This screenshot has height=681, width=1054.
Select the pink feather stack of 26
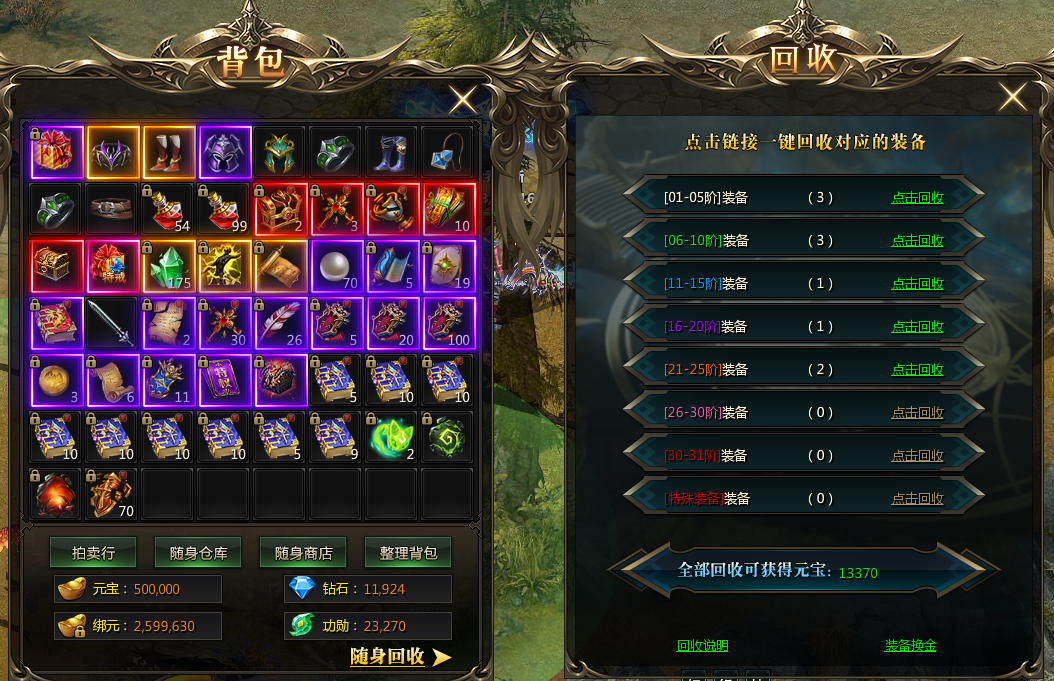click(281, 323)
